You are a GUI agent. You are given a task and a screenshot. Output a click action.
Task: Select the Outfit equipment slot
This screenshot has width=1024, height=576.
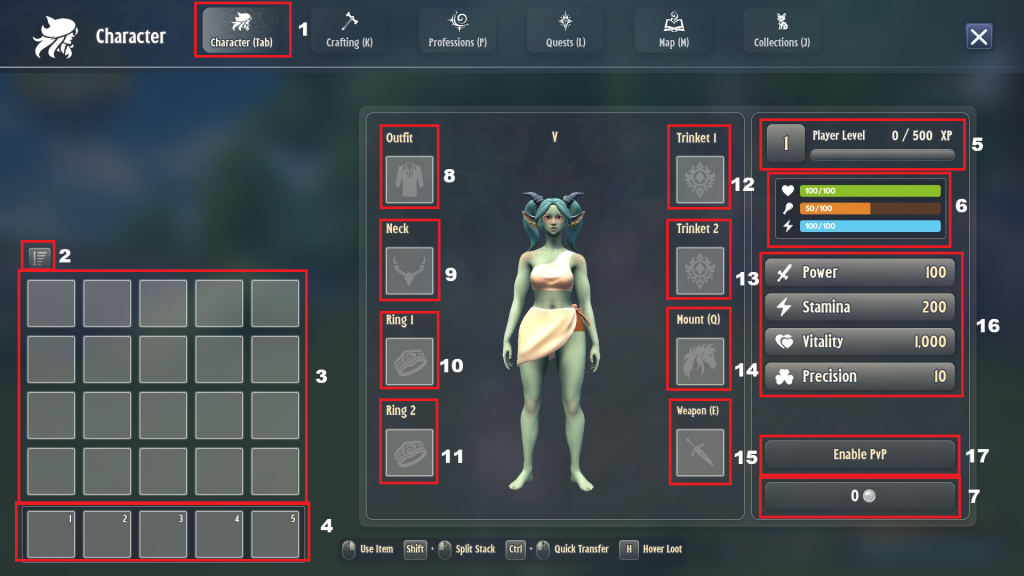tap(409, 180)
